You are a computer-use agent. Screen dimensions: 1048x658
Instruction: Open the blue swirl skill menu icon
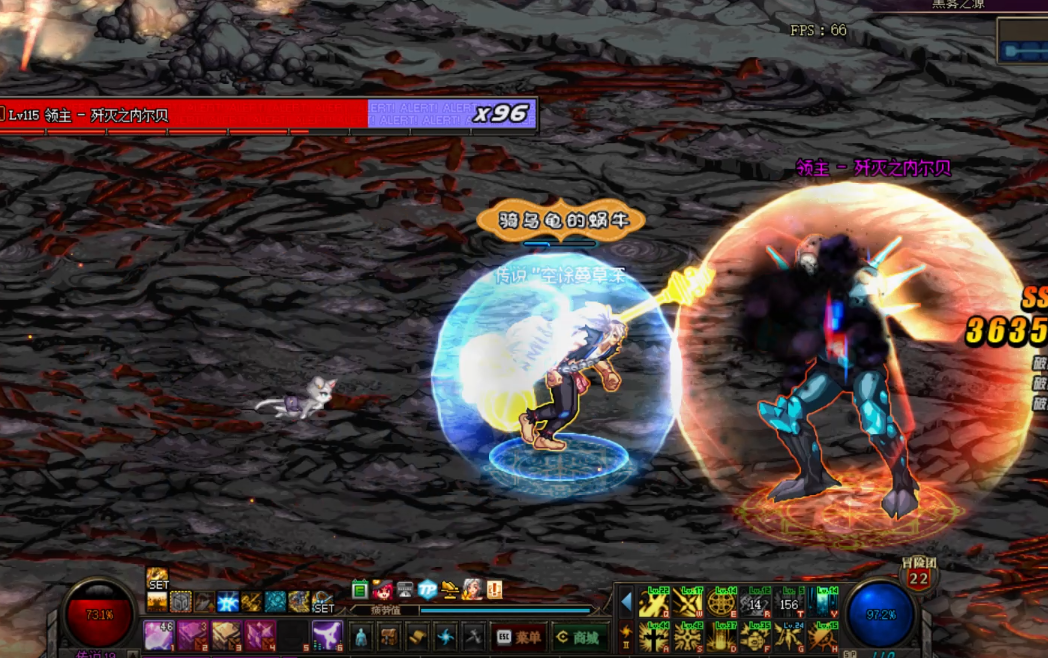click(445, 636)
